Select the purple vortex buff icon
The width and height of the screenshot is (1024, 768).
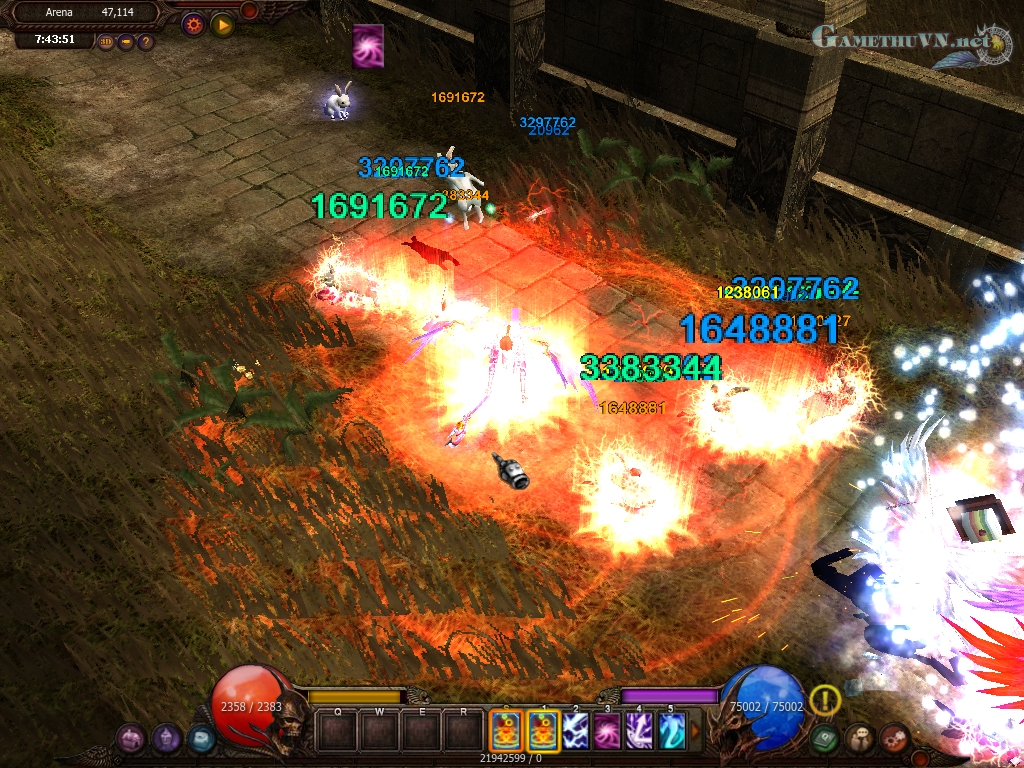pyautogui.click(x=368, y=46)
